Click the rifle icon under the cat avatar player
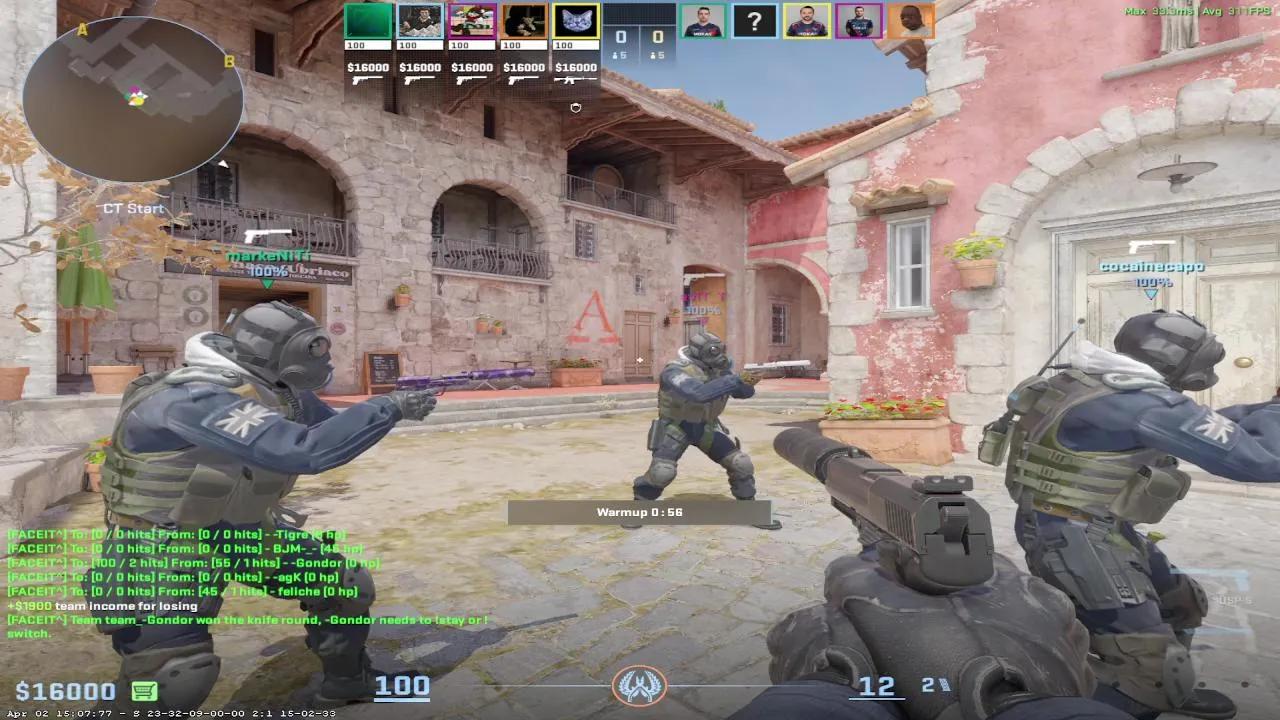Image resolution: width=1280 pixels, height=720 pixels. [573, 79]
